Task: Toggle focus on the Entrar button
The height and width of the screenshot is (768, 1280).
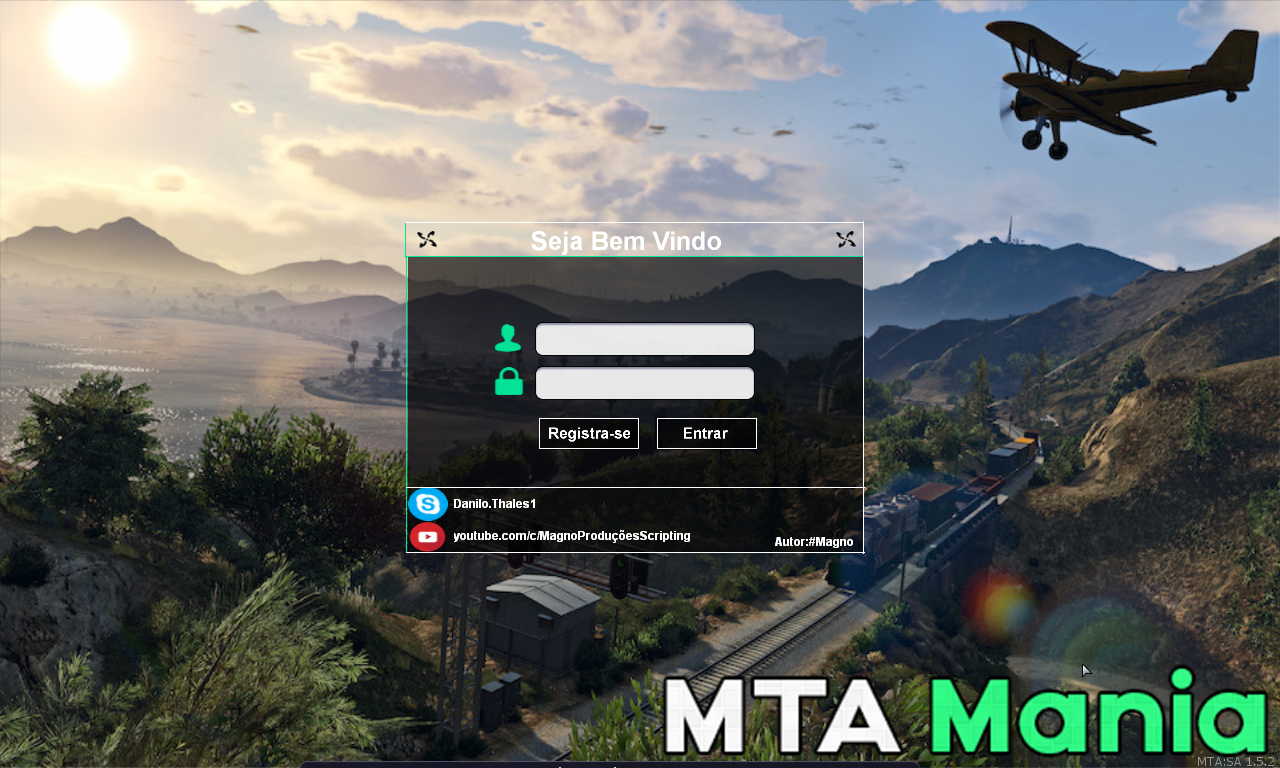Action: tap(706, 433)
